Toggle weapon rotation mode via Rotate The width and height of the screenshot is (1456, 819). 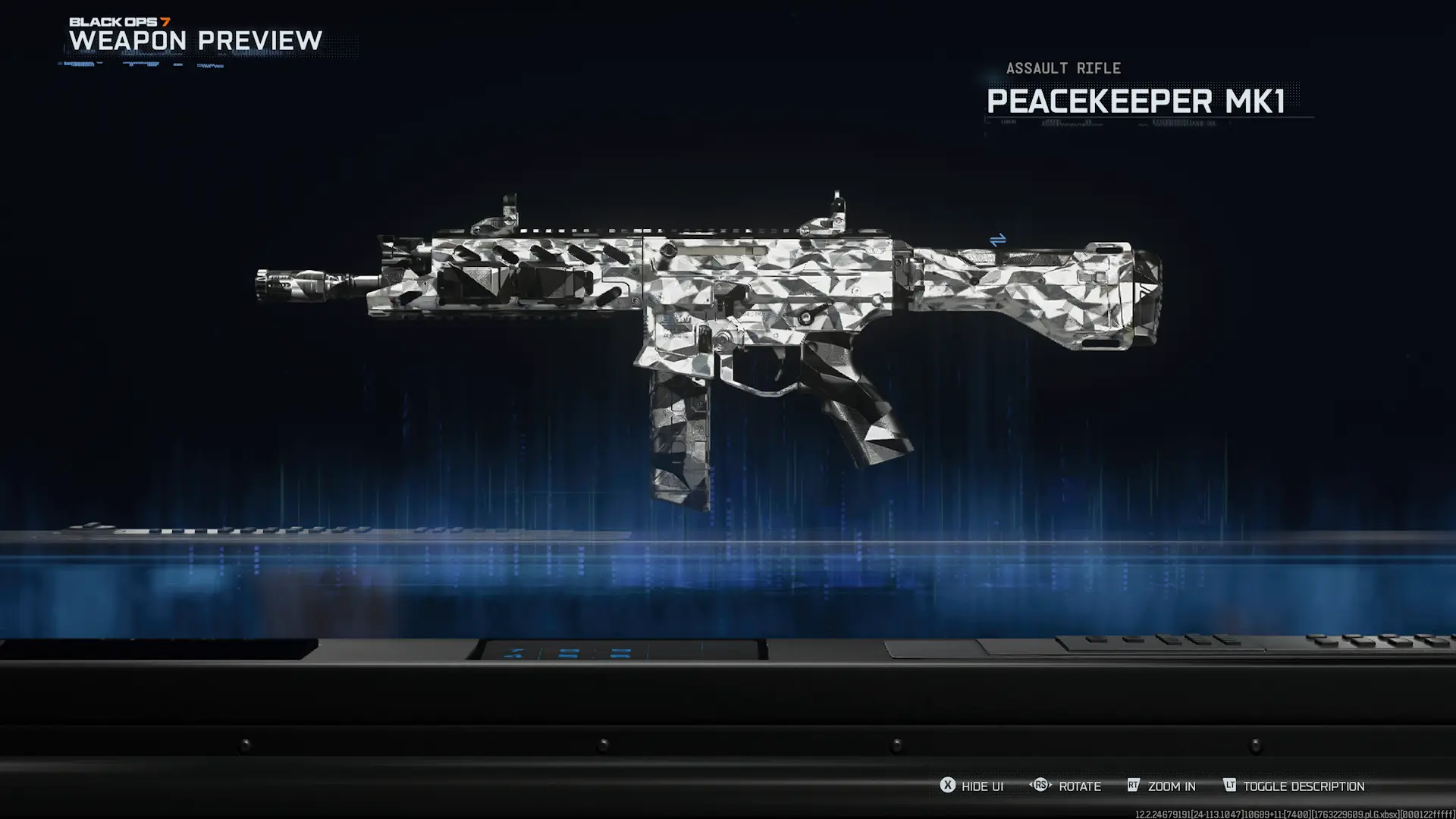(x=1080, y=786)
